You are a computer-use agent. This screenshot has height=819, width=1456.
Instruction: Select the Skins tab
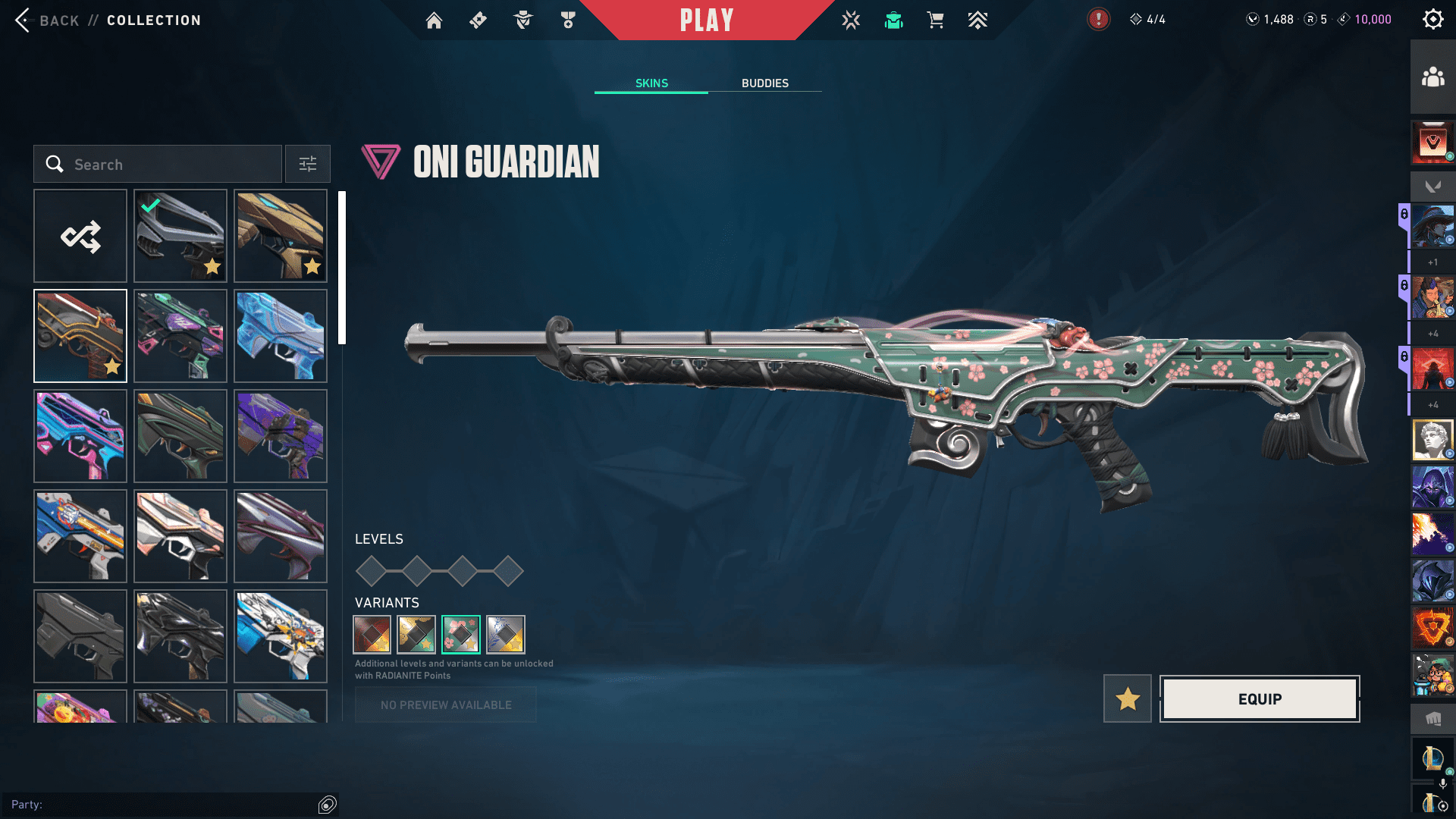(651, 83)
